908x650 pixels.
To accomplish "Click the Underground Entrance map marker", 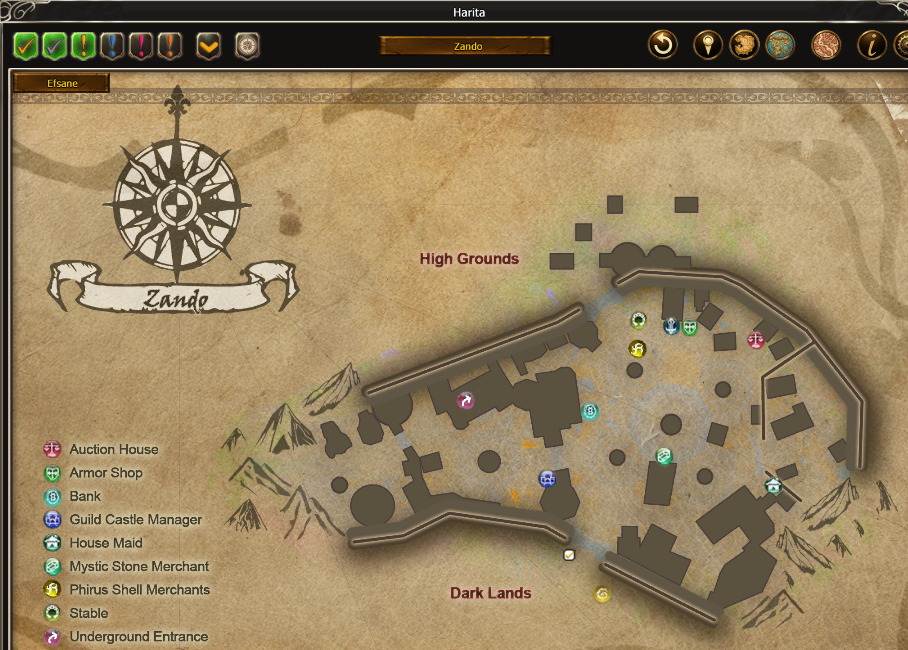I will point(465,401).
